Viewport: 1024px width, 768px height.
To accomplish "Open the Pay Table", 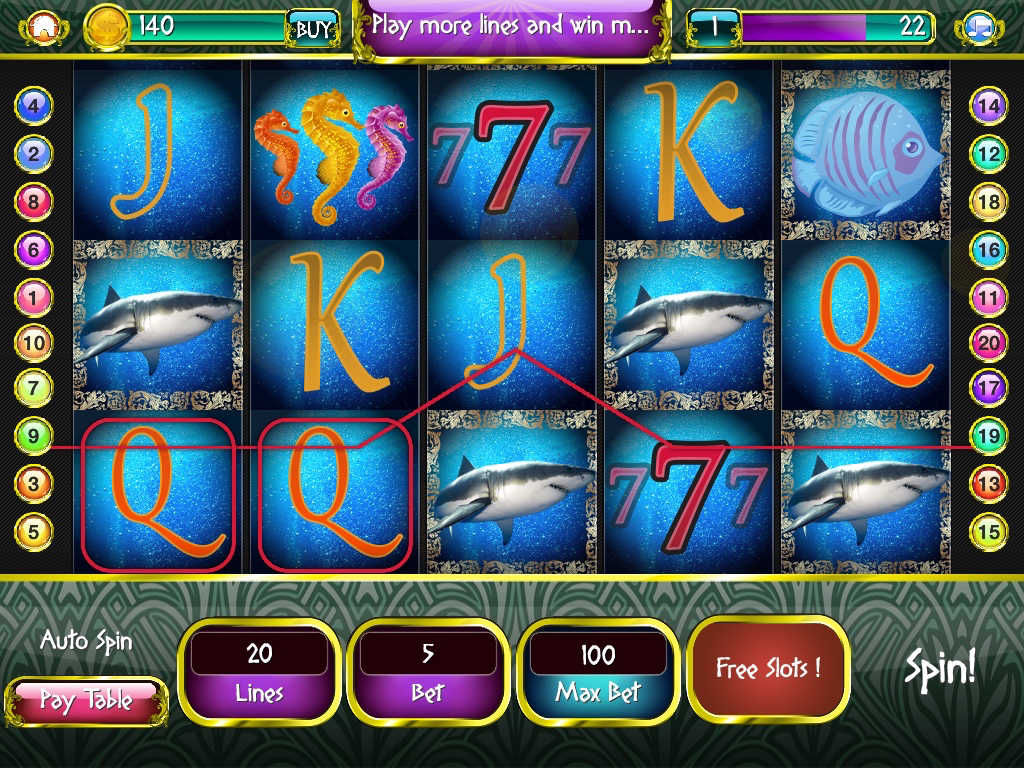I will pos(86,700).
